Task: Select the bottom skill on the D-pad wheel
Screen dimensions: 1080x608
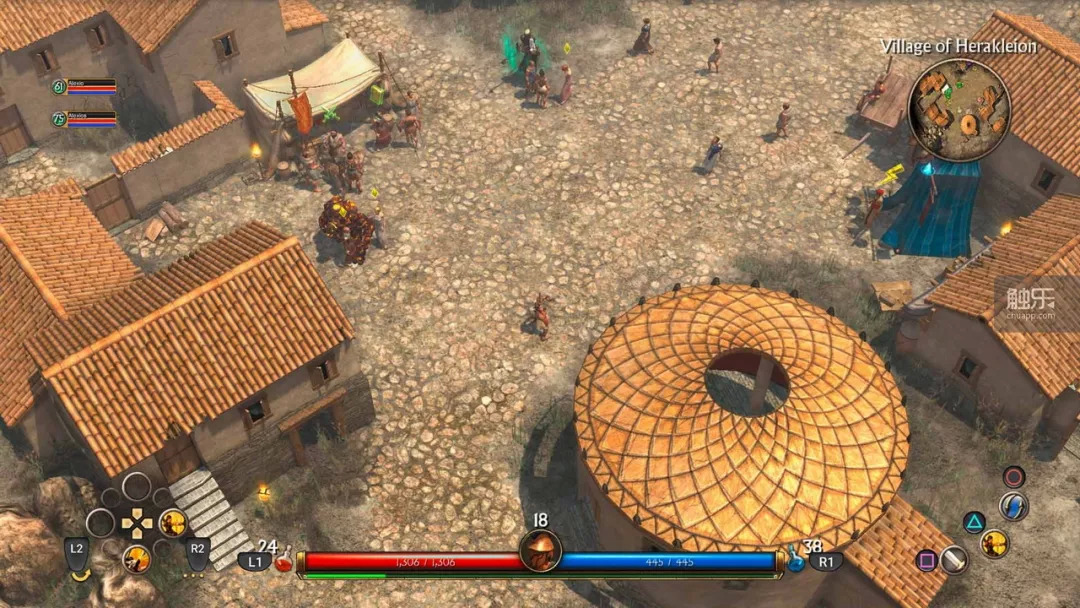Action: coord(137,558)
